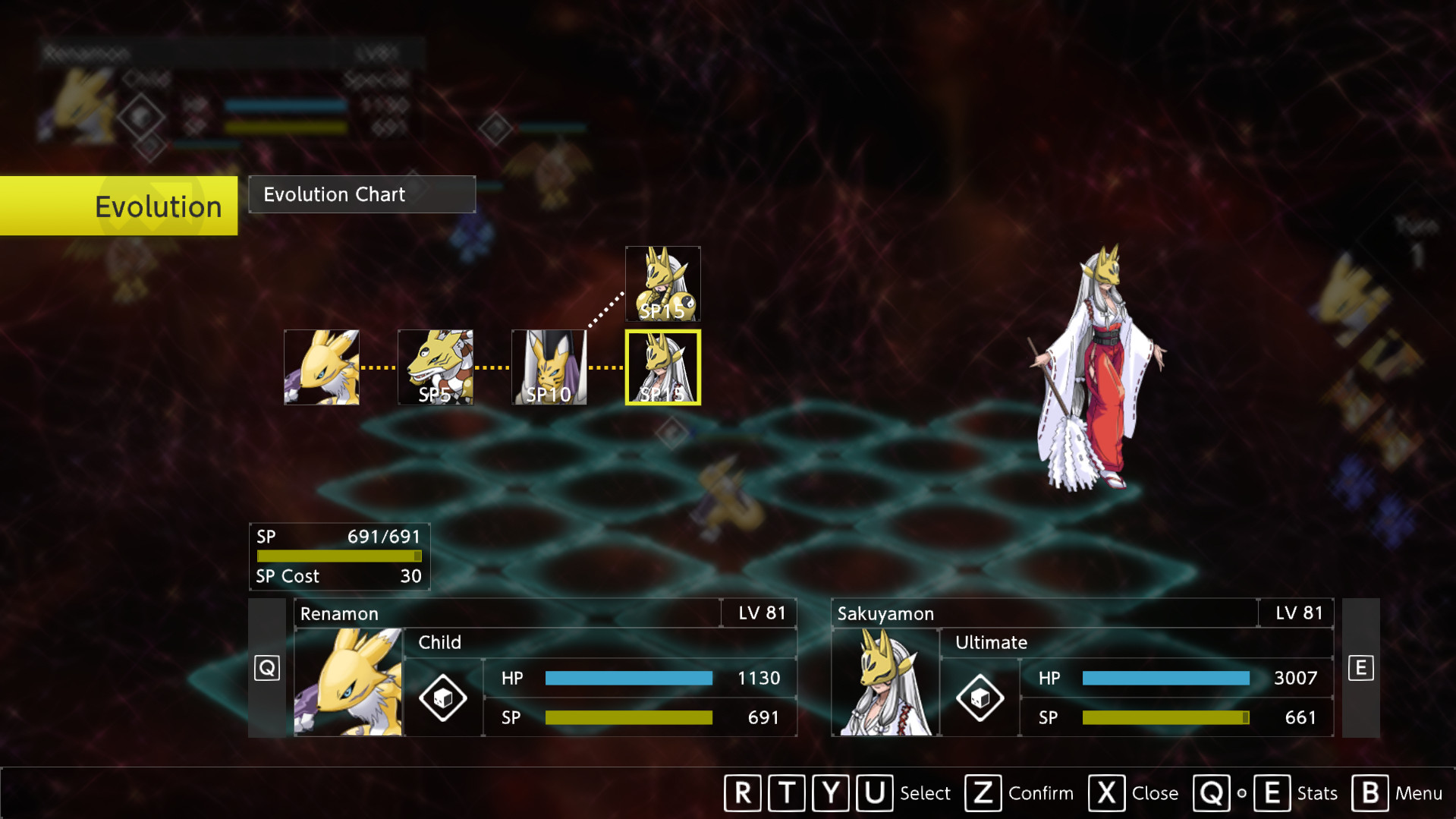Pick the branching SP15 Kuzuhamon icon
1456x819 pixels.
click(662, 284)
